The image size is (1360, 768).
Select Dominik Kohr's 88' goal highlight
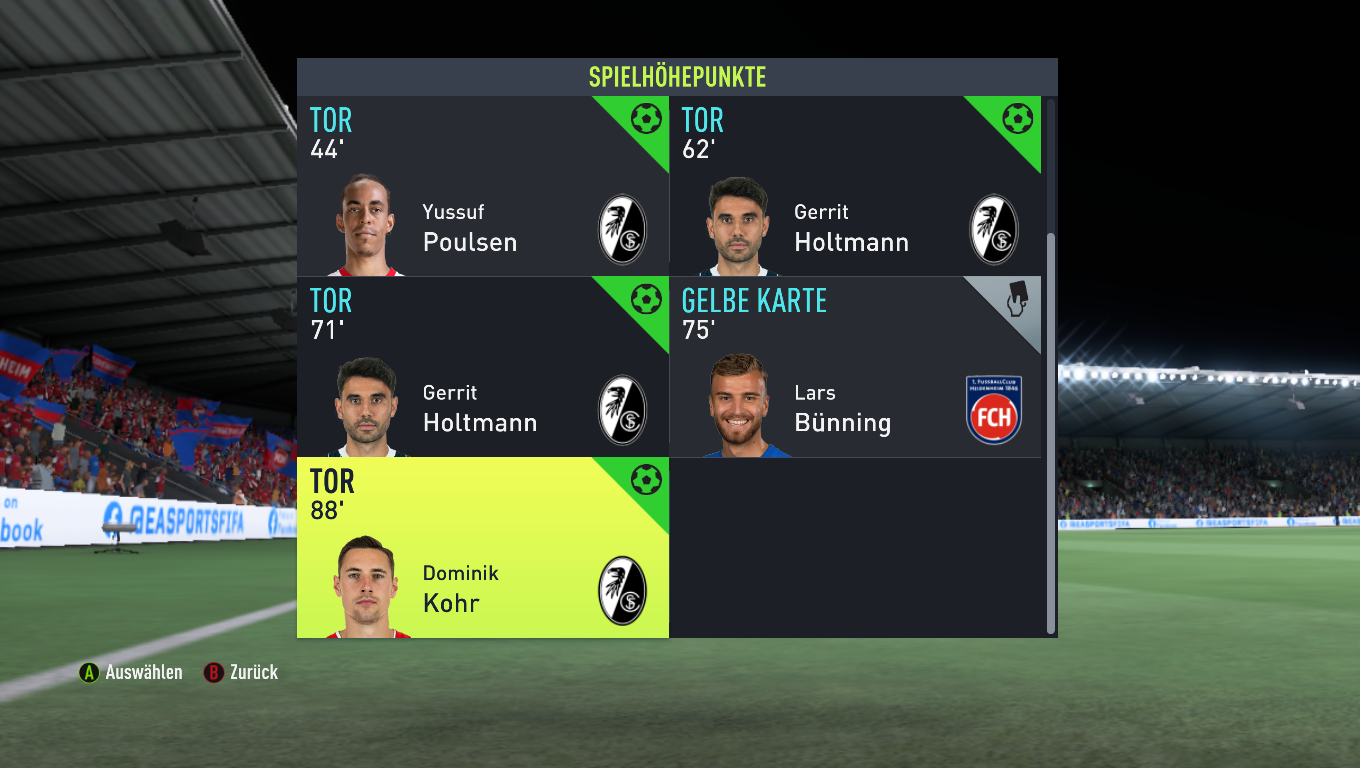coord(482,548)
